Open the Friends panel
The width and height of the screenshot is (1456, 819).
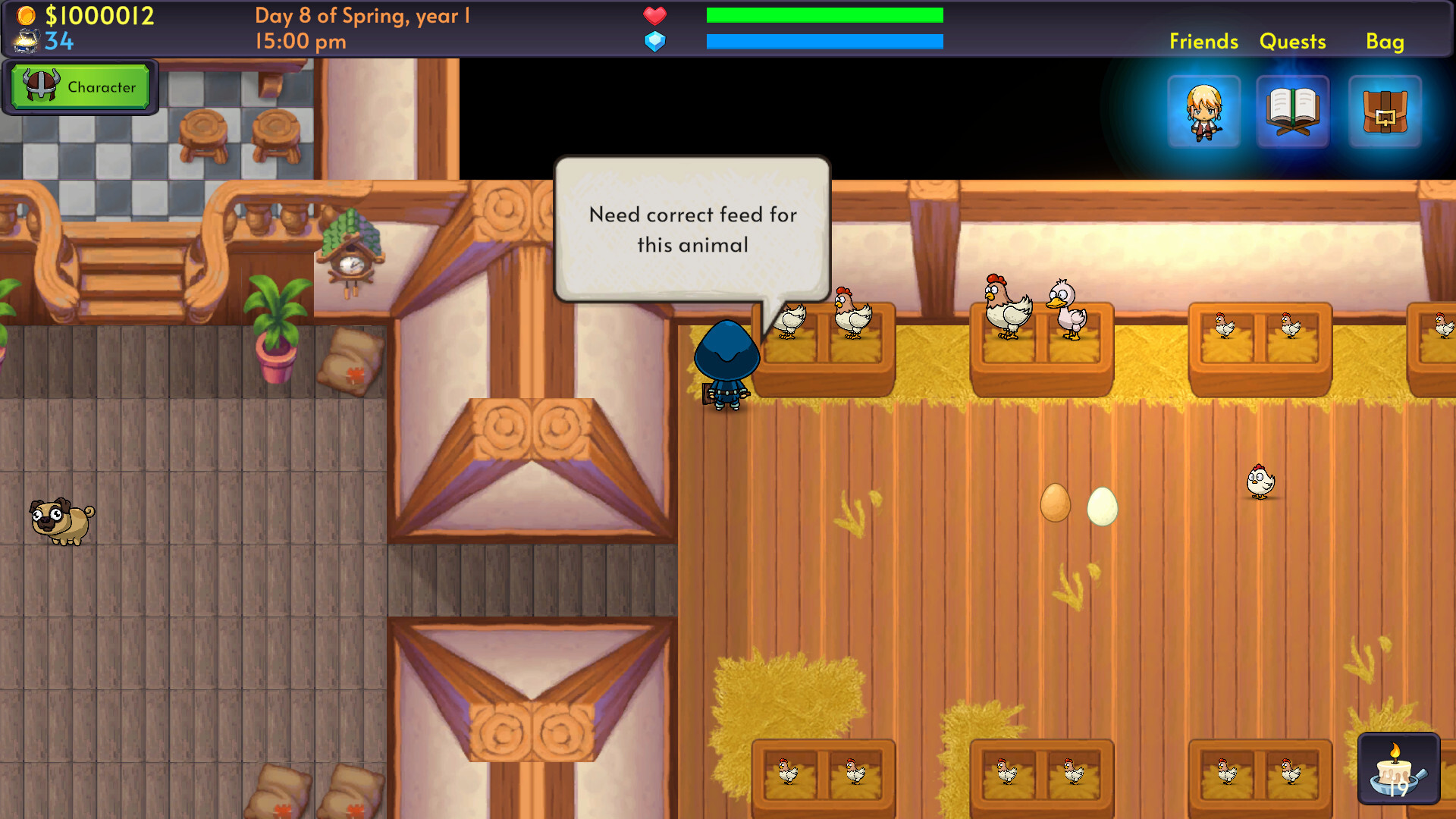coord(1203,42)
